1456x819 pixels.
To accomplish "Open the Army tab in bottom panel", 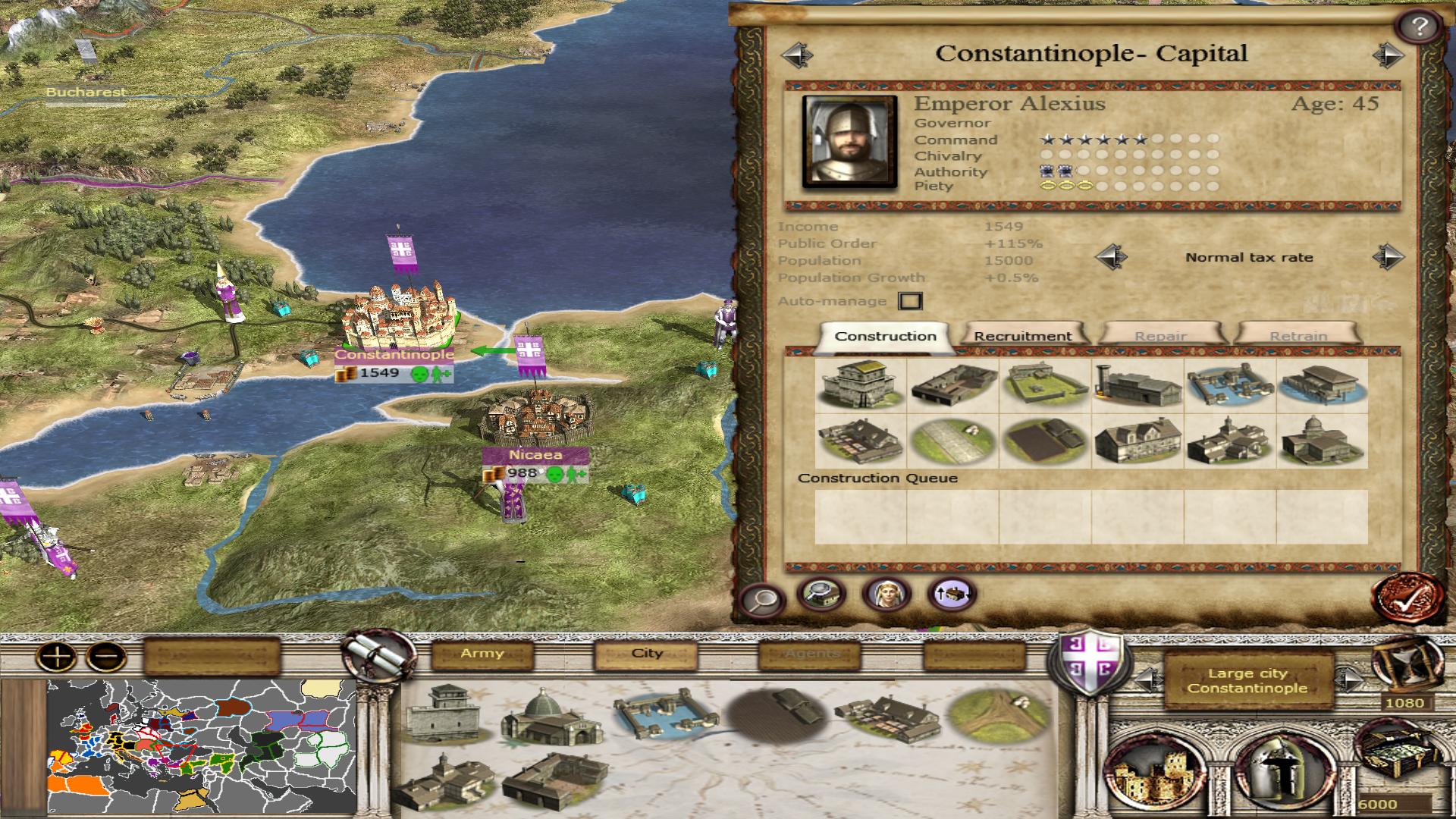I will (482, 654).
